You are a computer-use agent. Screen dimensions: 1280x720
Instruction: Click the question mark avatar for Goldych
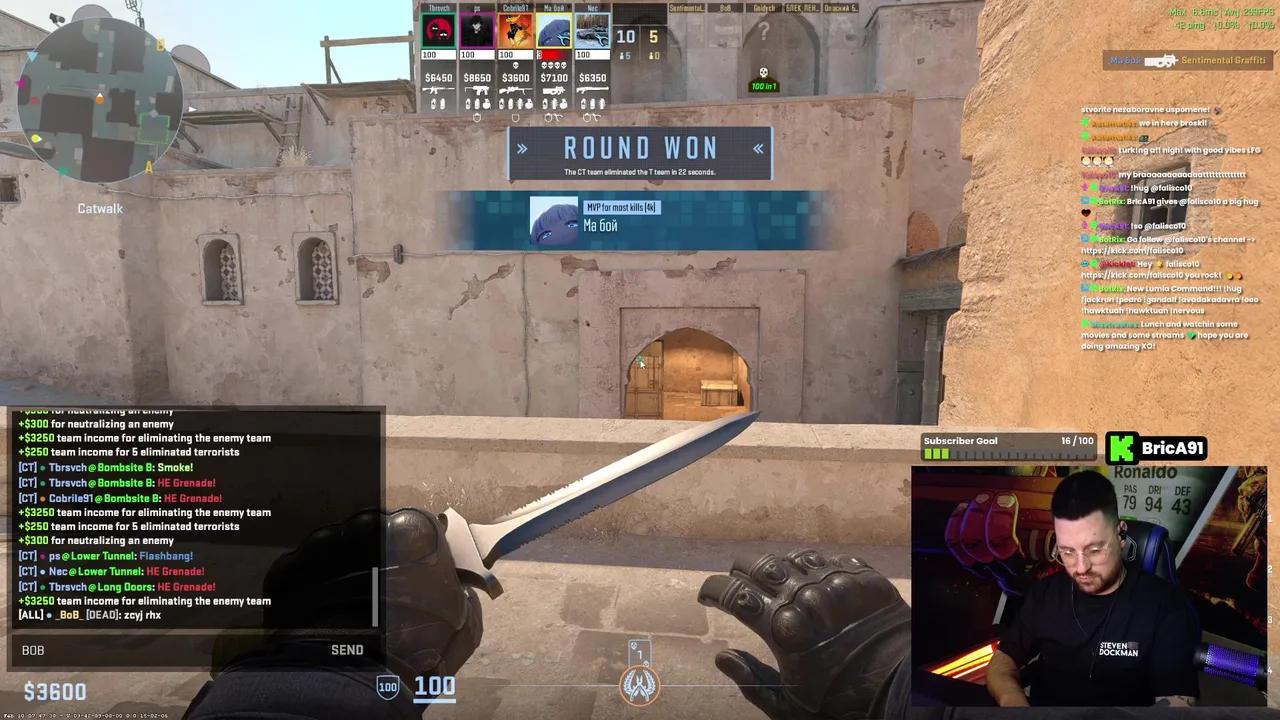click(x=763, y=32)
